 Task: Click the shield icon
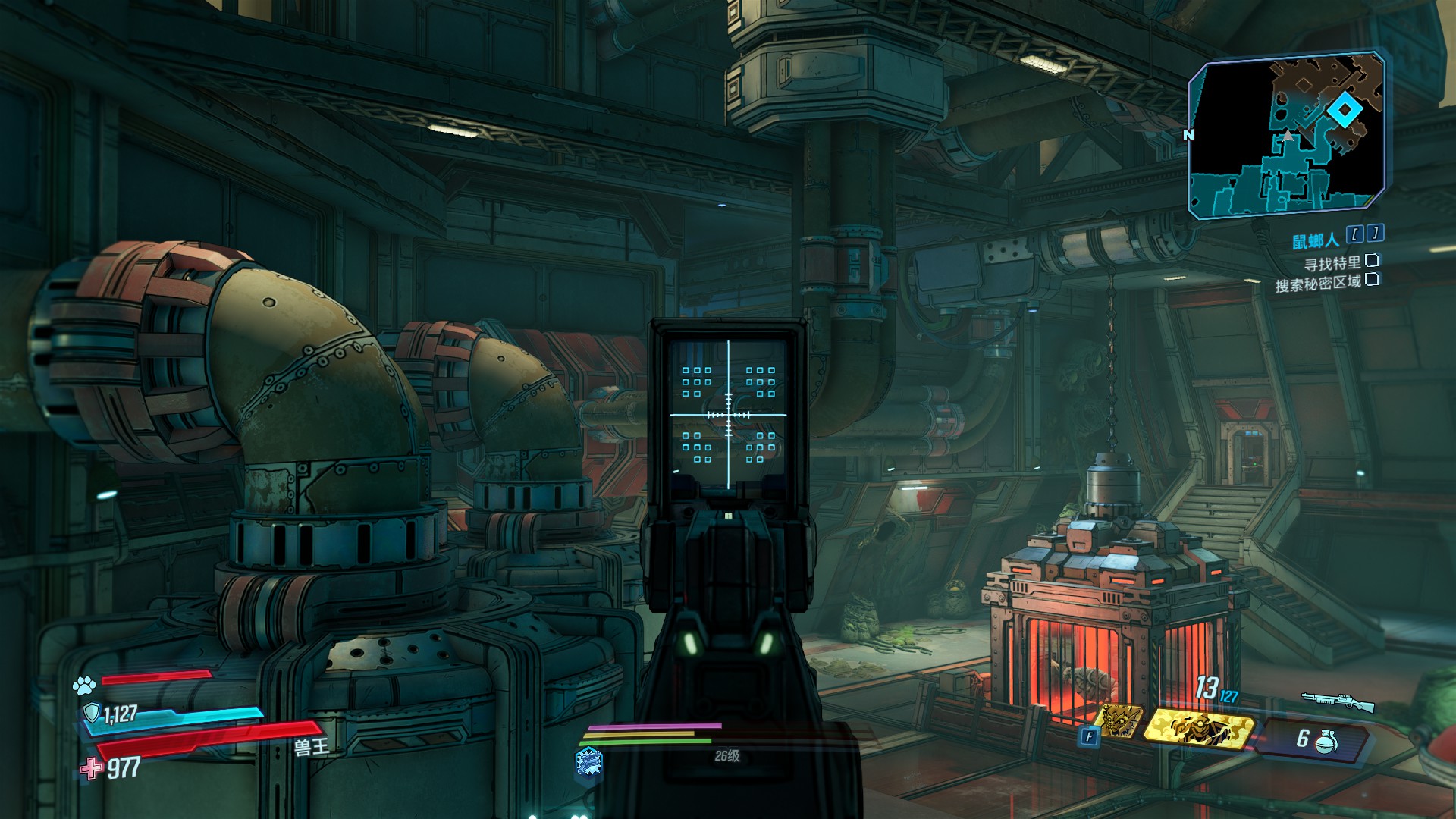click(92, 713)
